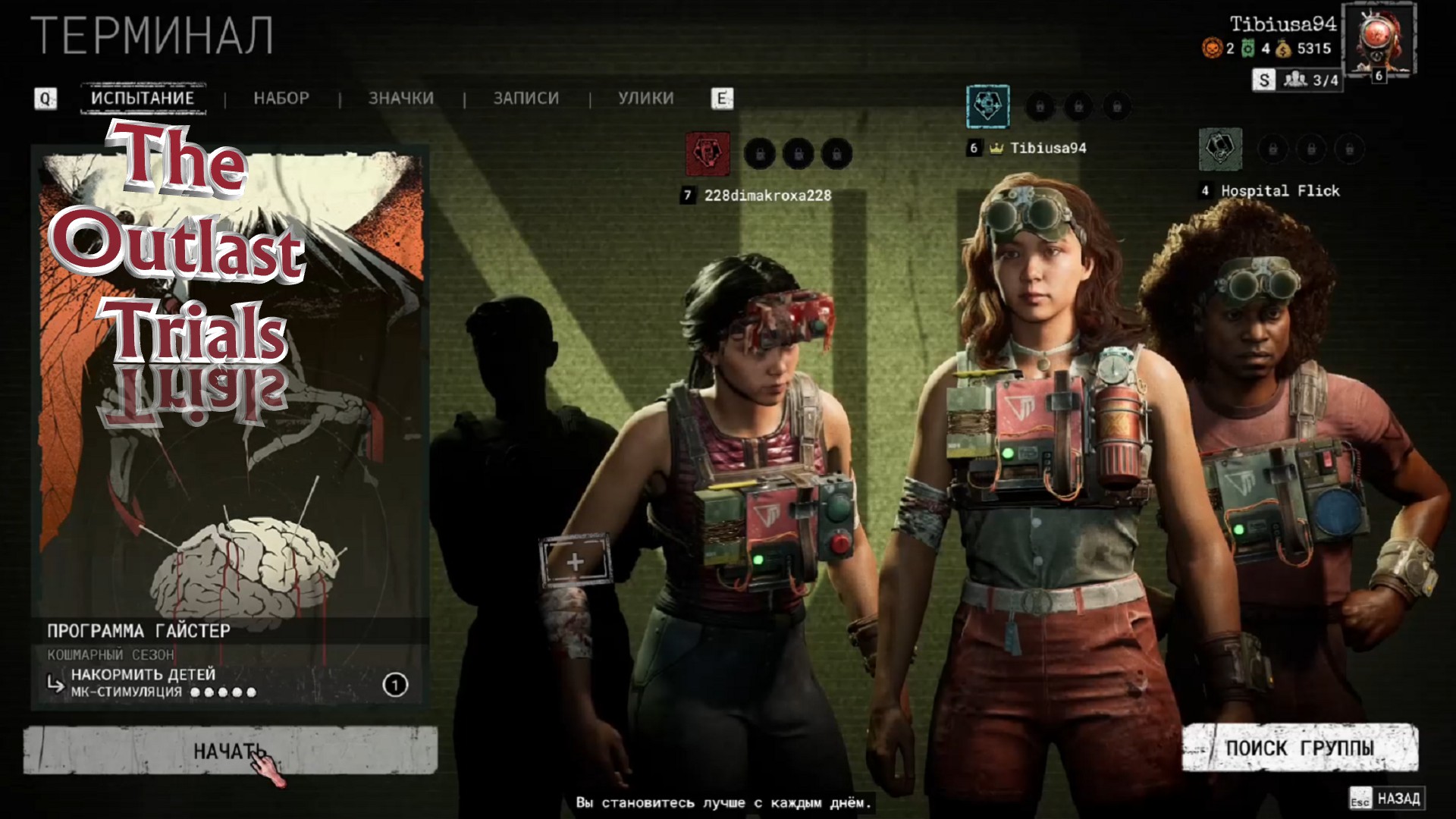Open the Tibiusa94 profile avatar
The height and width of the screenshot is (819, 1456).
pyautogui.click(x=1378, y=39)
